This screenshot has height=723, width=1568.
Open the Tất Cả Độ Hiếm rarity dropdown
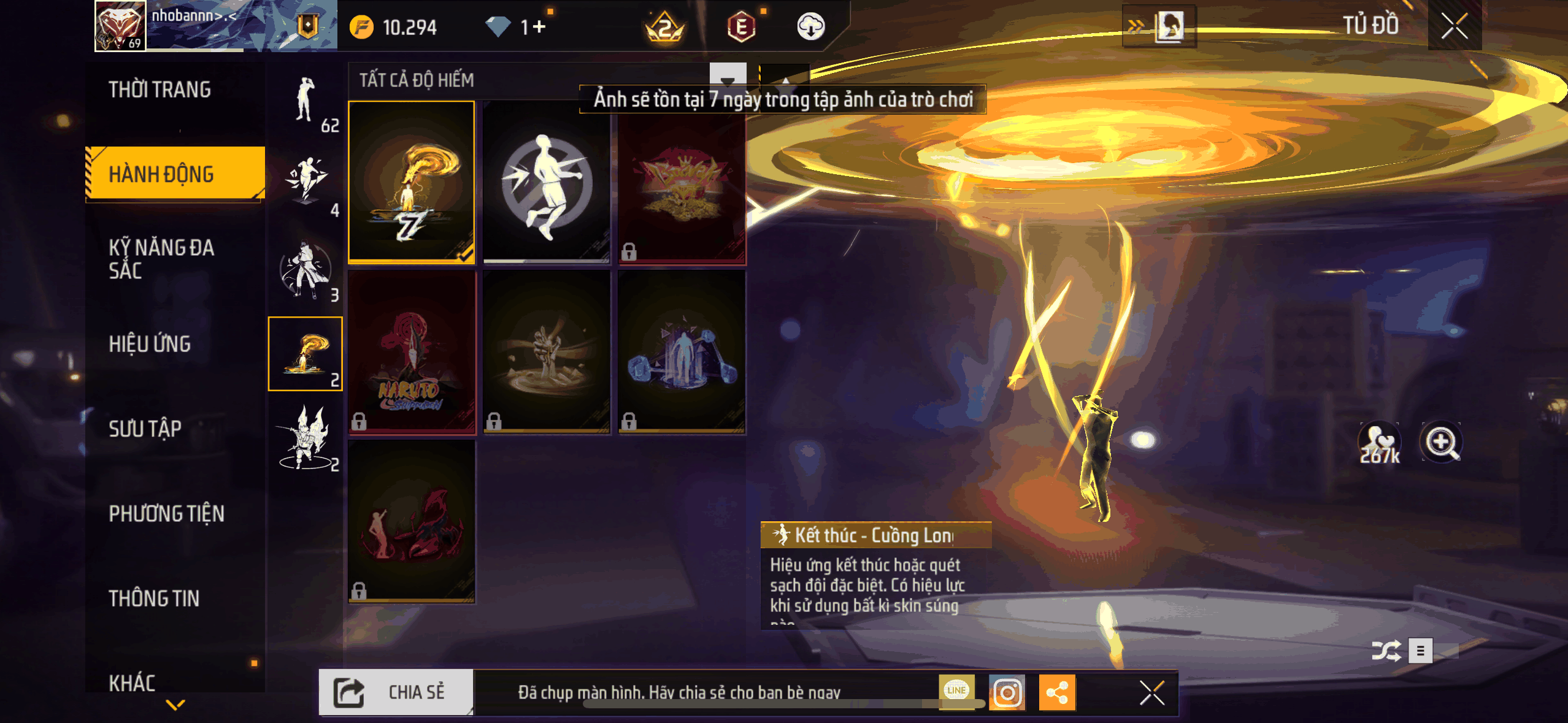[728, 79]
